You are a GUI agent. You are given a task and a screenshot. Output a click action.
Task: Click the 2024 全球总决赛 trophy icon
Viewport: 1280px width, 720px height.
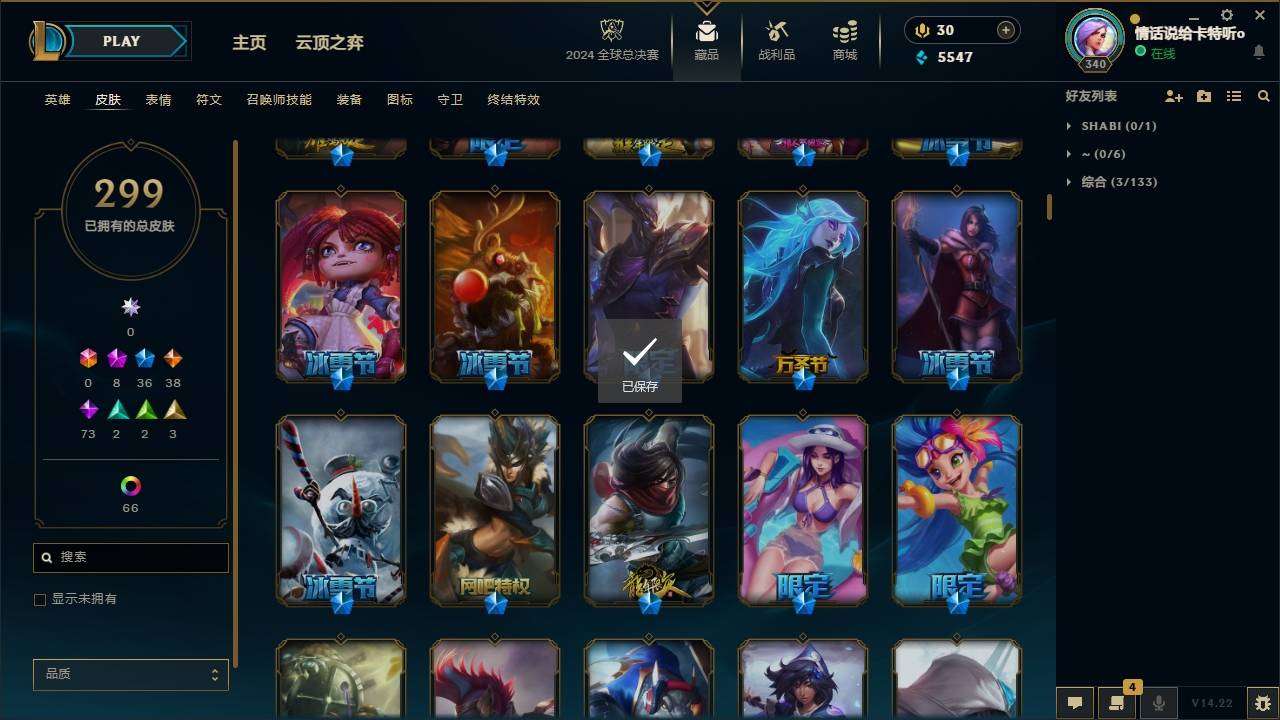(x=612, y=30)
